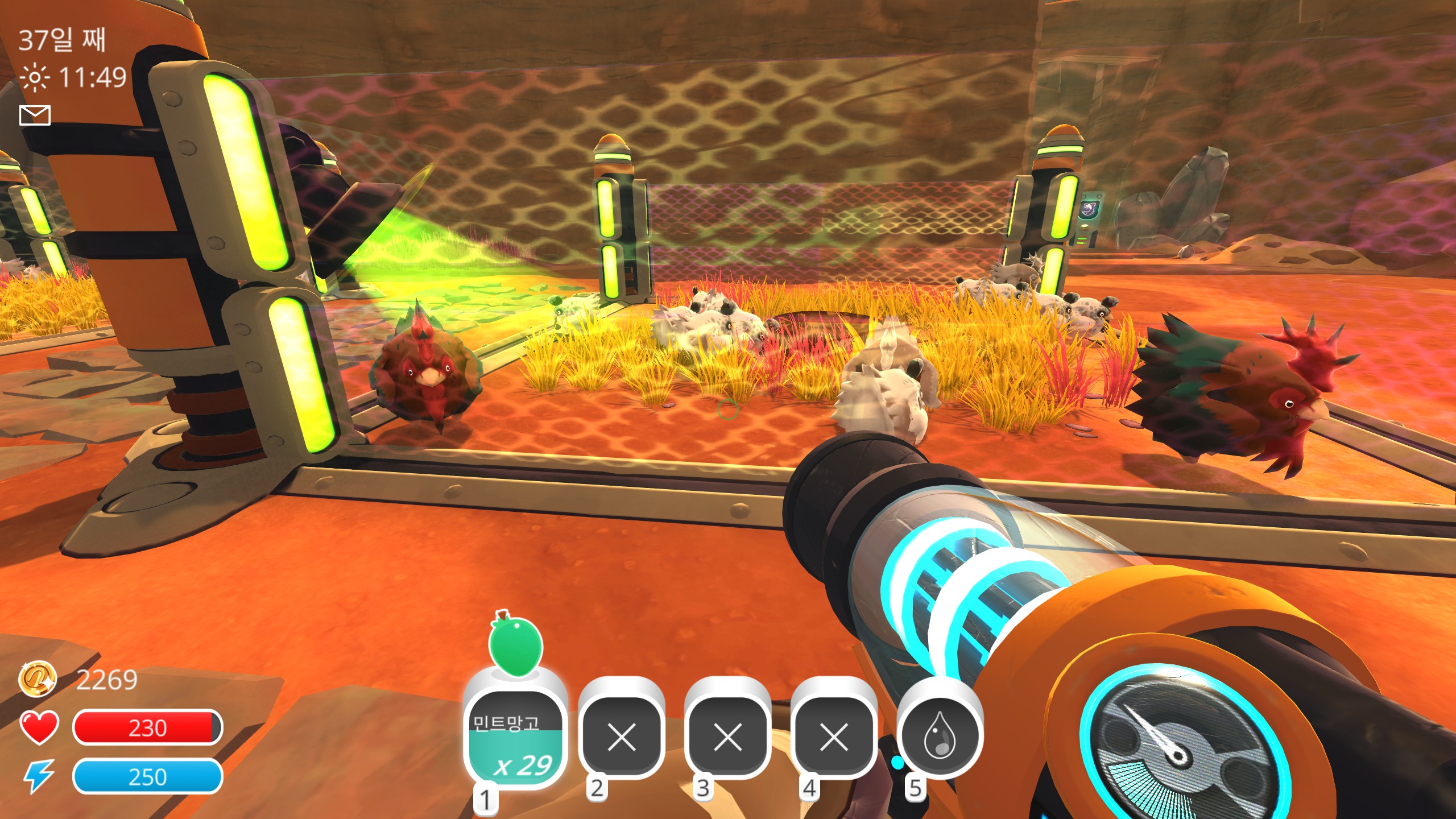Open the mail envelope notification
This screenshot has width=1456, height=819.
(35, 115)
